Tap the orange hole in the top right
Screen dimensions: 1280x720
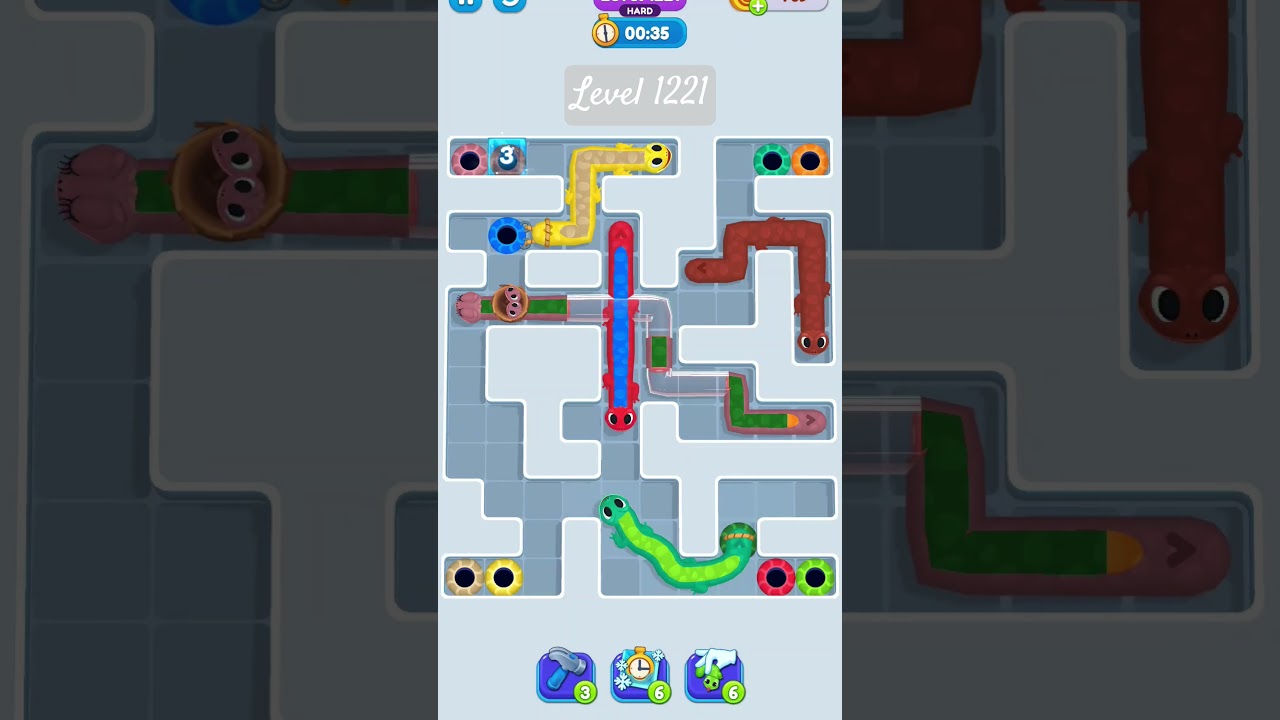(x=810, y=157)
